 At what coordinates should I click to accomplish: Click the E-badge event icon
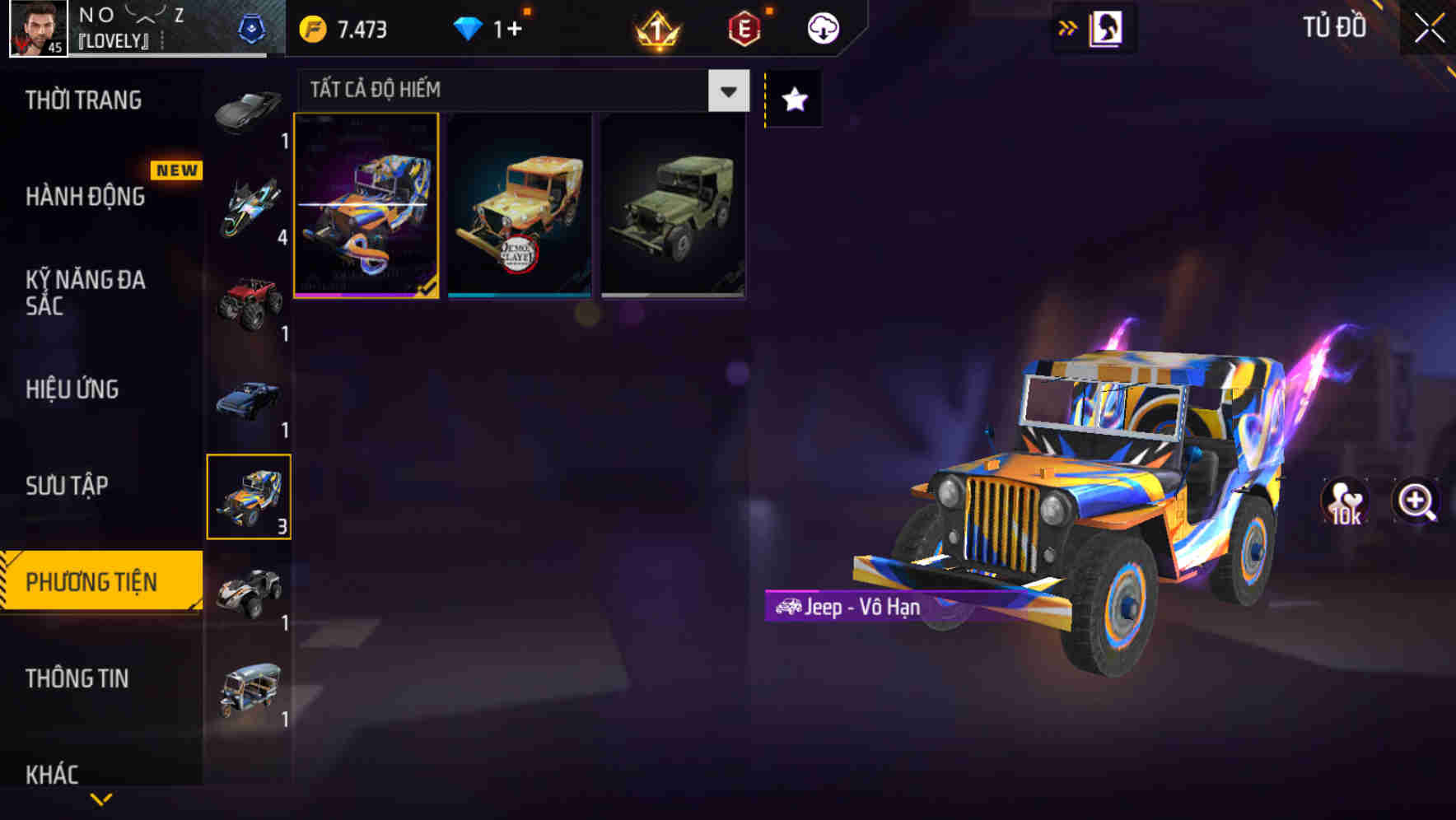point(744,26)
